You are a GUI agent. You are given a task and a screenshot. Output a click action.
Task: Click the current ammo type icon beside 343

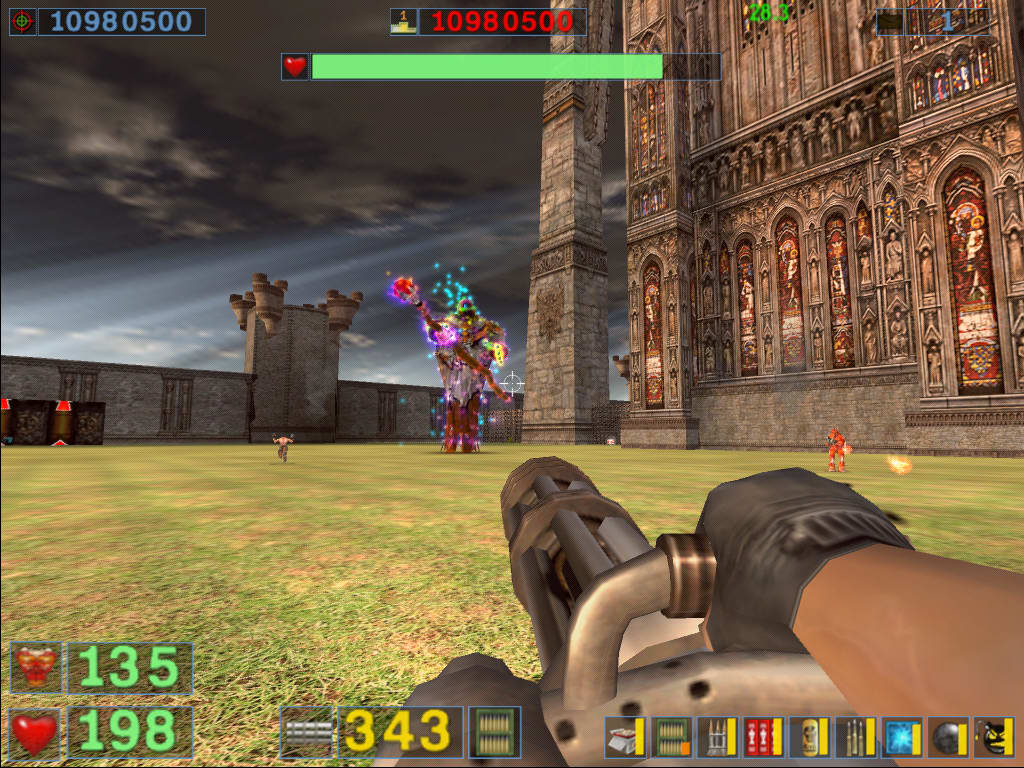pos(495,732)
